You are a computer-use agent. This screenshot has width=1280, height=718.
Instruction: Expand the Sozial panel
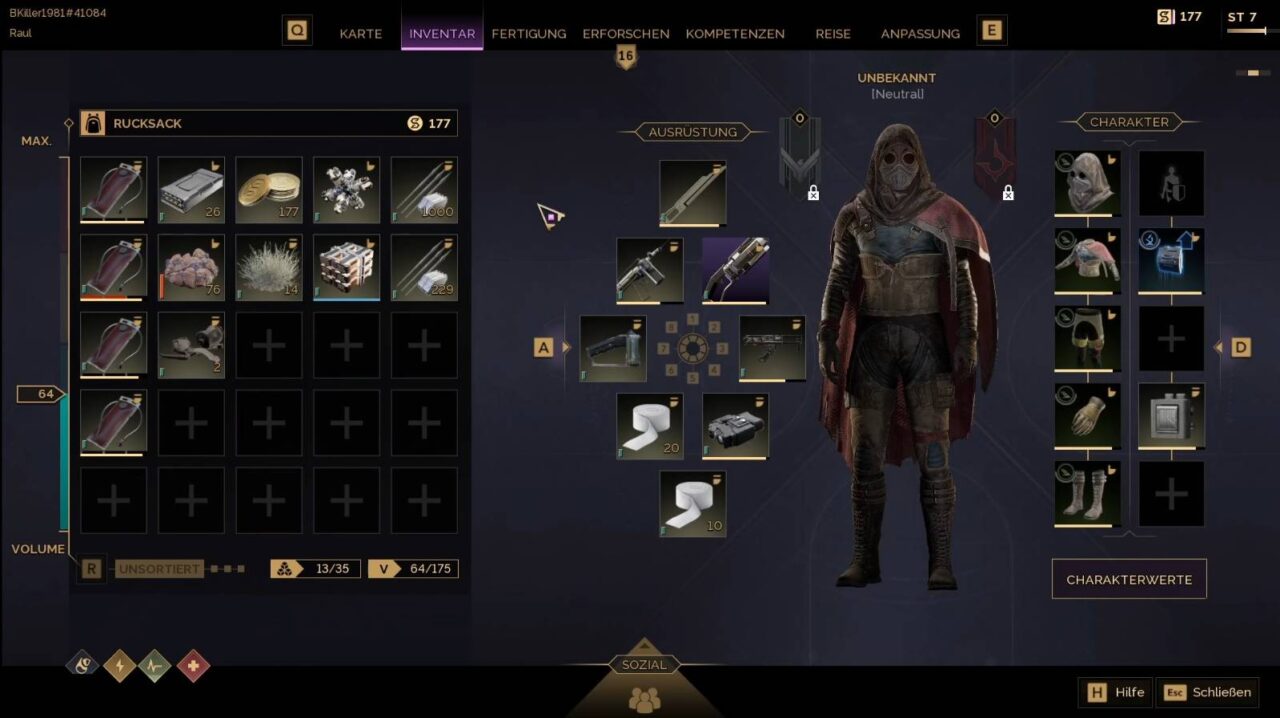click(x=644, y=665)
